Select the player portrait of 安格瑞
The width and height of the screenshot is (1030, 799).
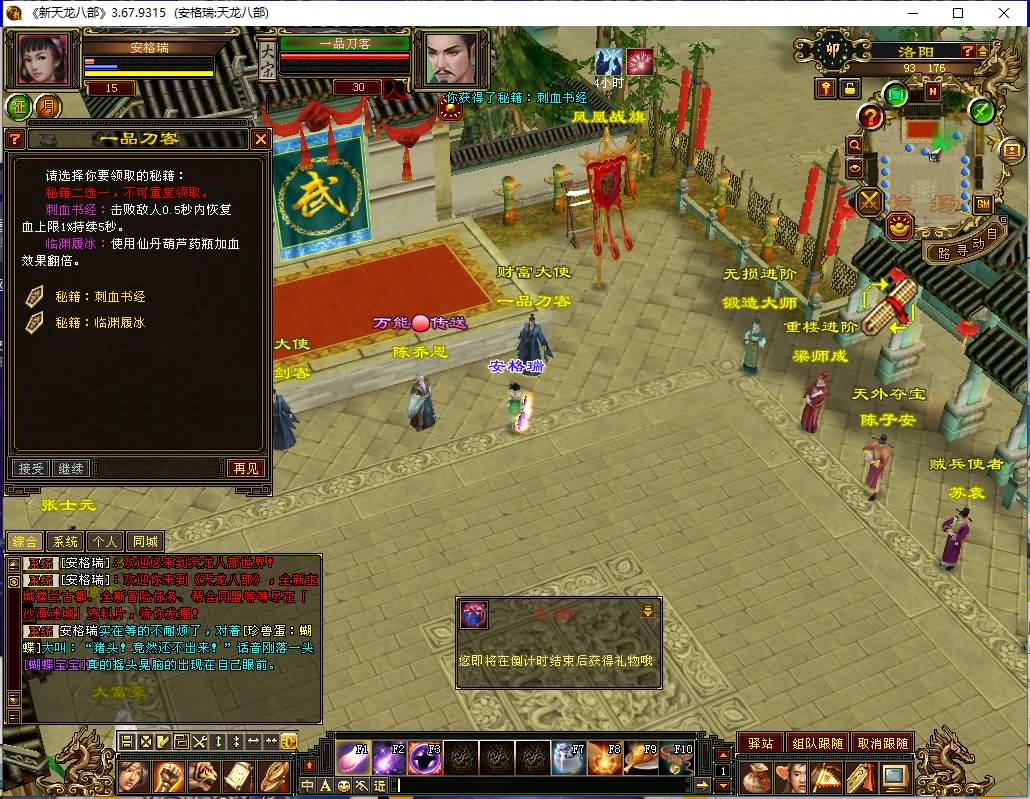tap(43, 60)
